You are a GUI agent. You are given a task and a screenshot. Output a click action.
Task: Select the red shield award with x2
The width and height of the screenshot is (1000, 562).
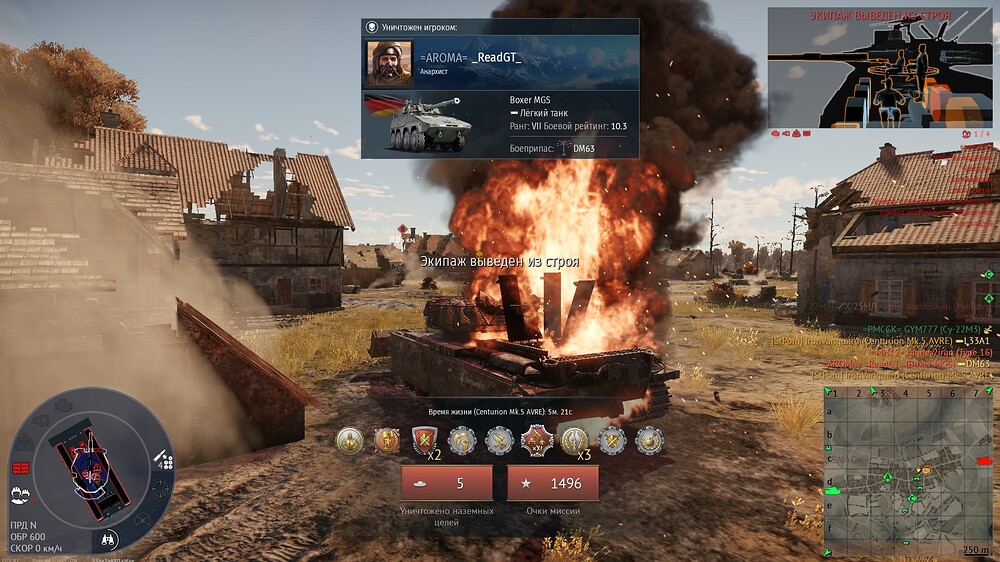click(x=423, y=439)
